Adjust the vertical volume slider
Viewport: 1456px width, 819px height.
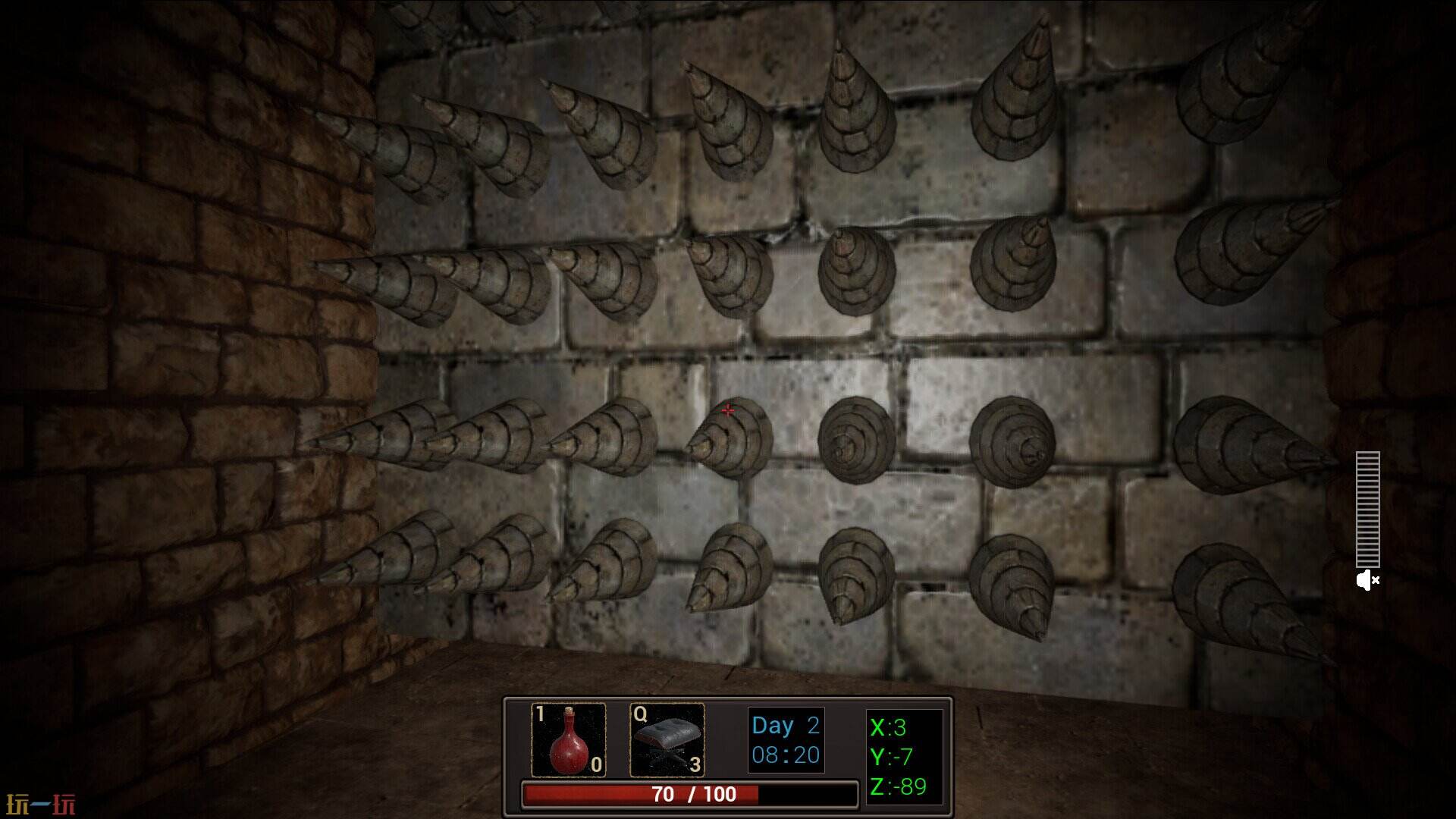coord(1368,509)
